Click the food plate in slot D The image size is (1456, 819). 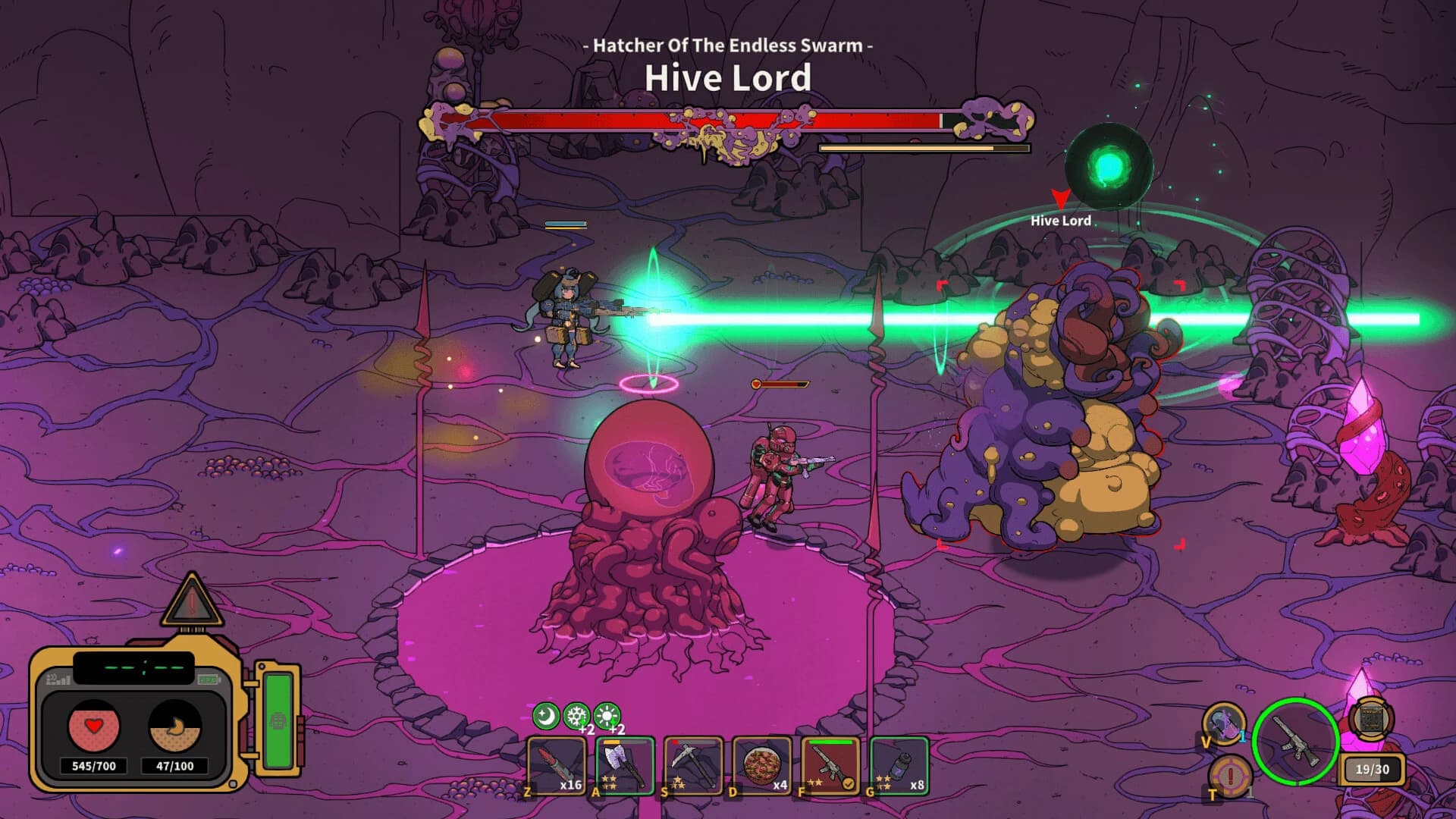pos(763,766)
